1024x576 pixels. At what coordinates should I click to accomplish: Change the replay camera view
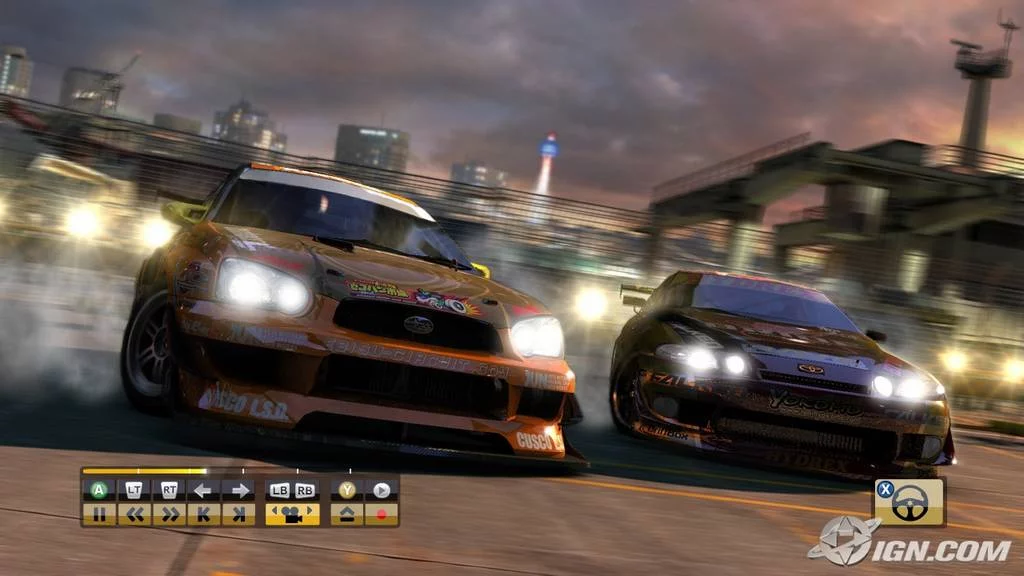[x=292, y=514]
